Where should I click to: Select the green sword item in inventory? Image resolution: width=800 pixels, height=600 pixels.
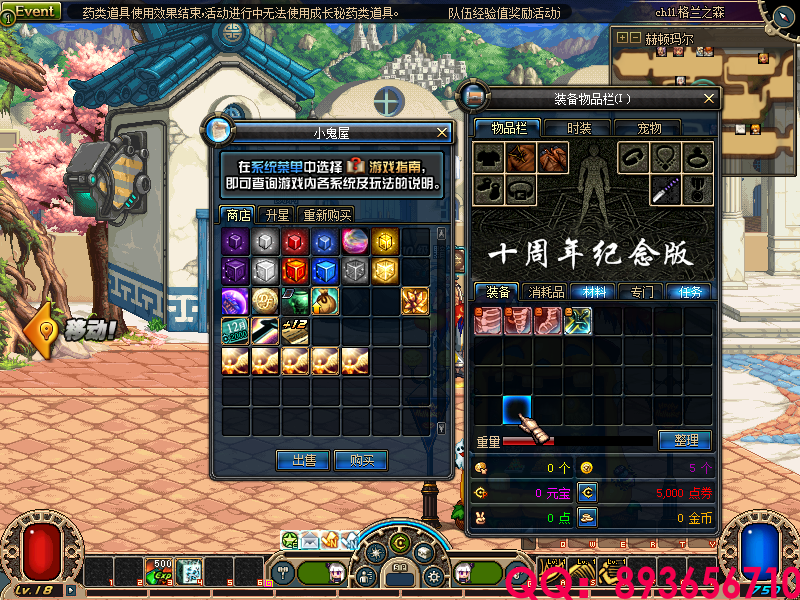pyautogui.click(x=578, y=321)
